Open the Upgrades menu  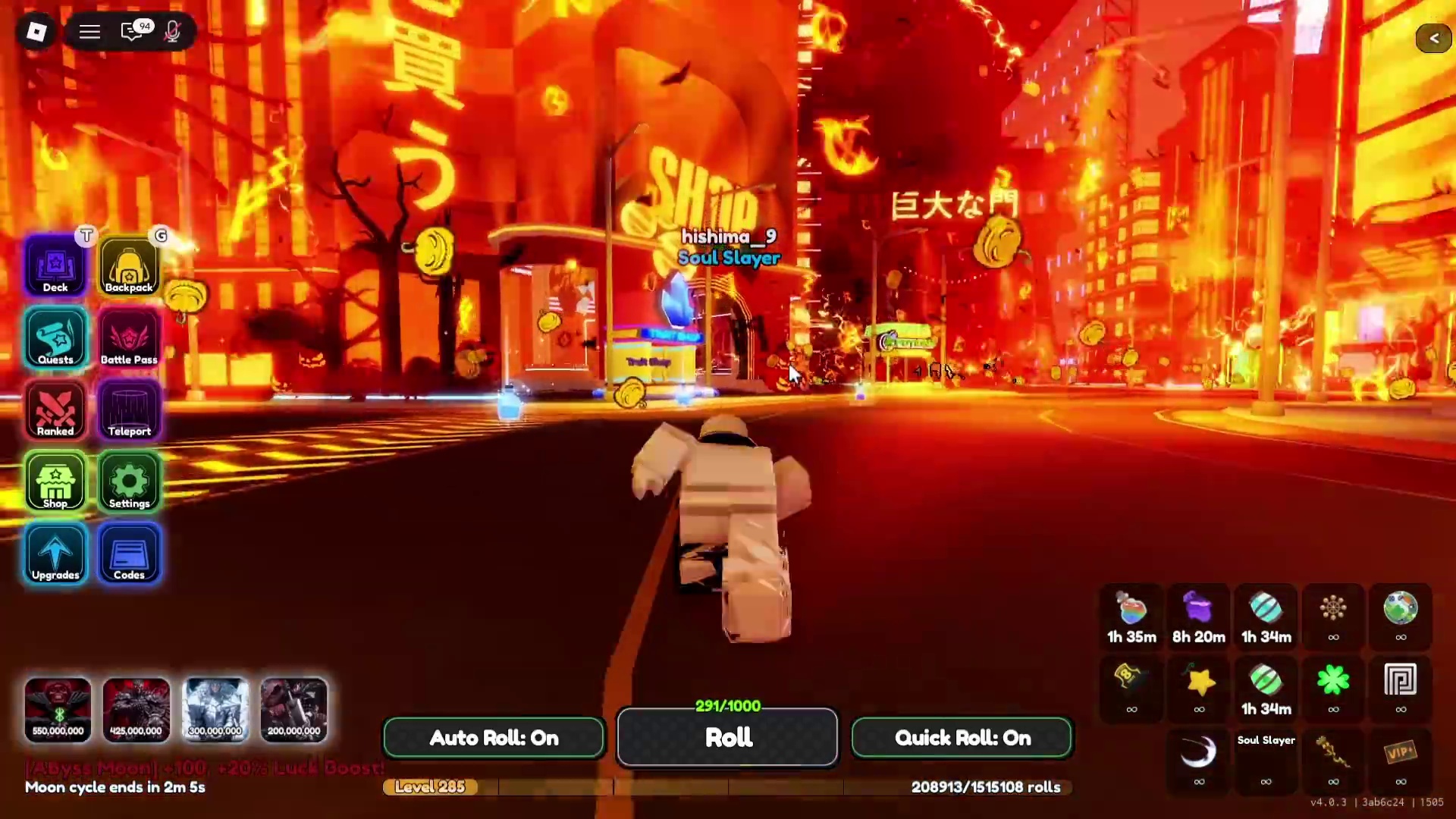(x=55, y=554)
